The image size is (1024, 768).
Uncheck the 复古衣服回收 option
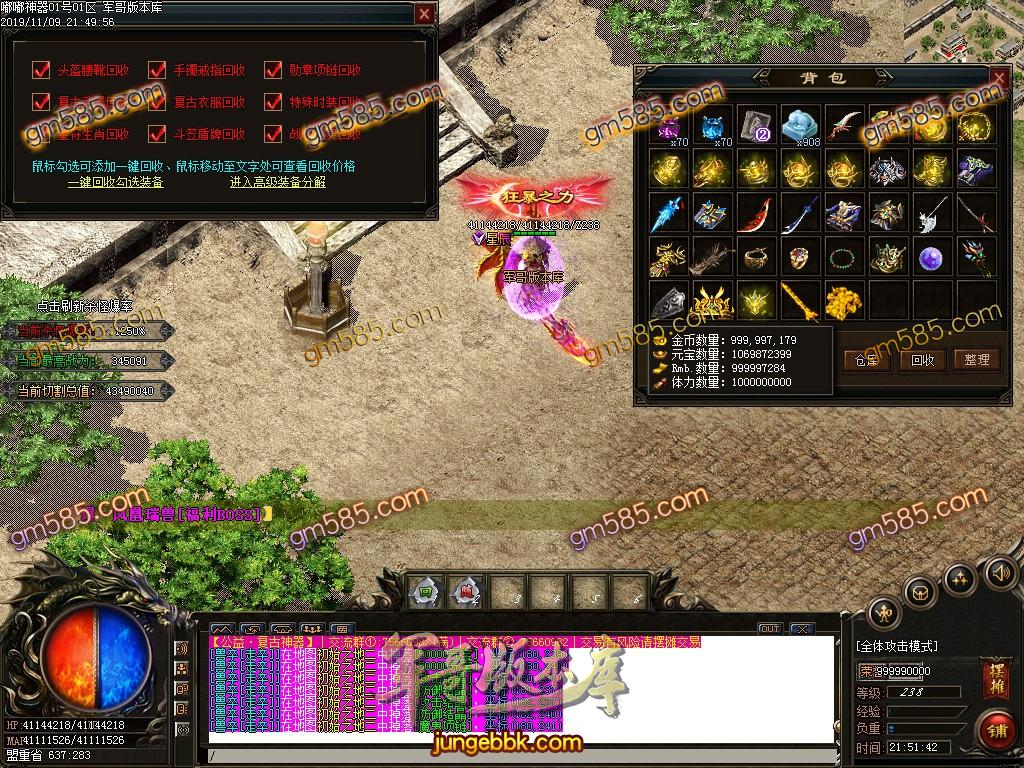(157, 102)
